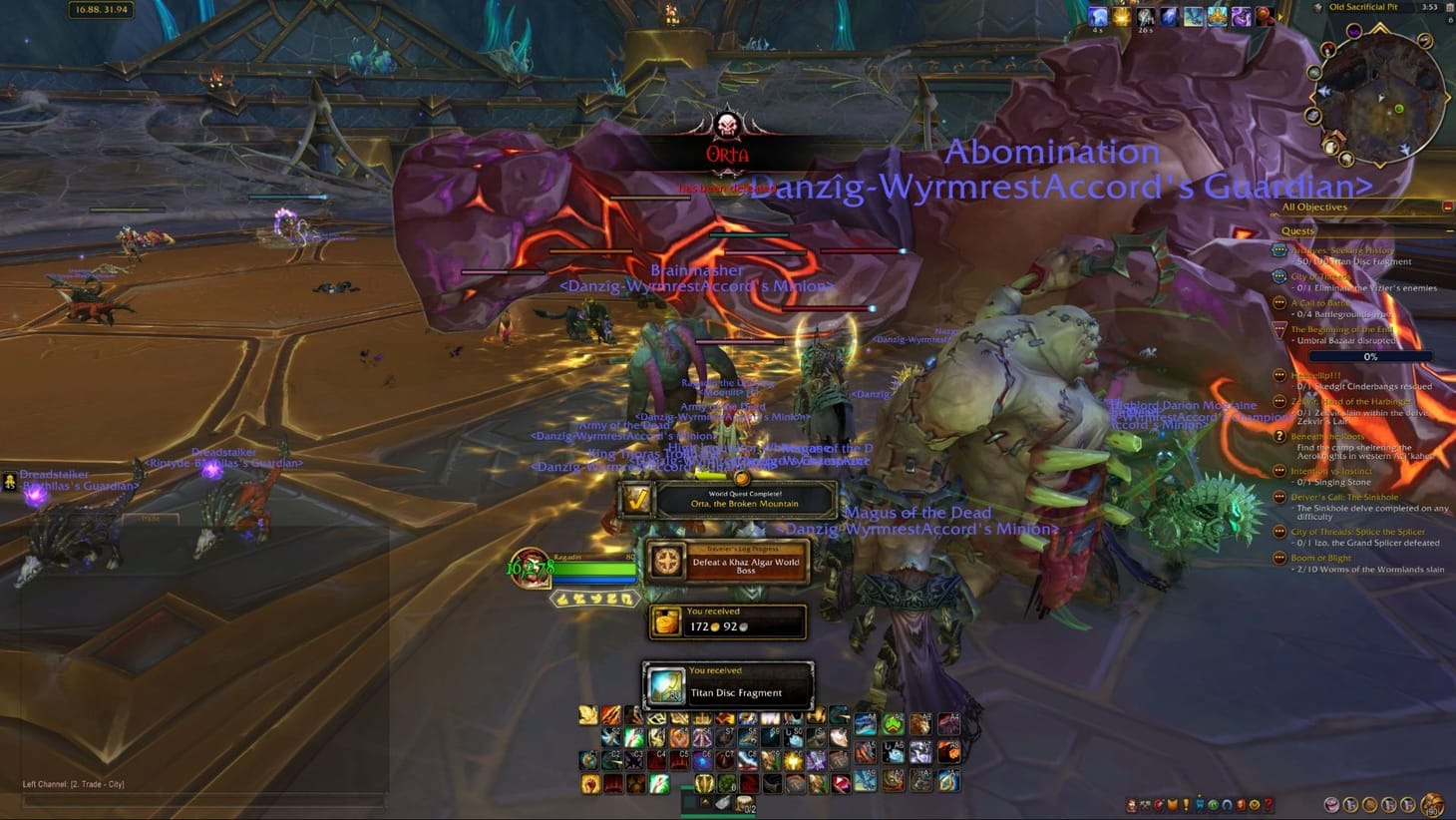1456x820 pixels.
Task: Cancel the buff showing 26s remaining
Action: [x=1147, y=15]
